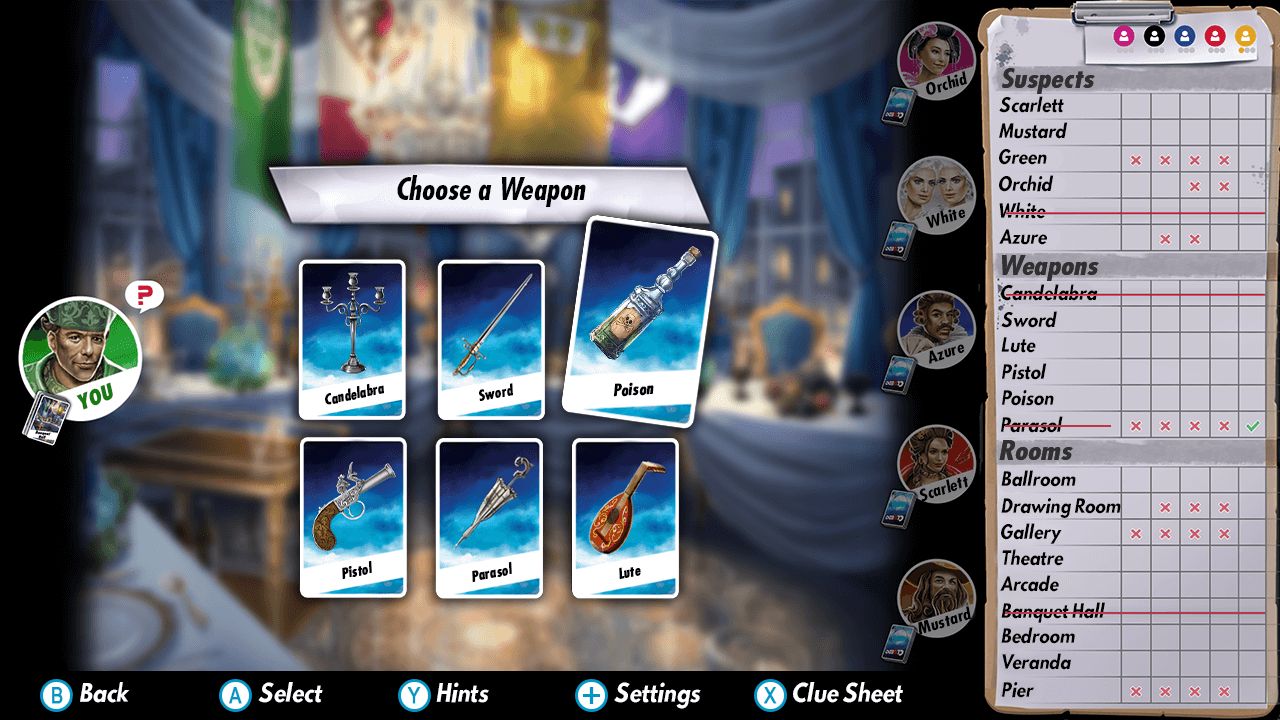
Task: Click White's character portrait
Action: [935, 195]
